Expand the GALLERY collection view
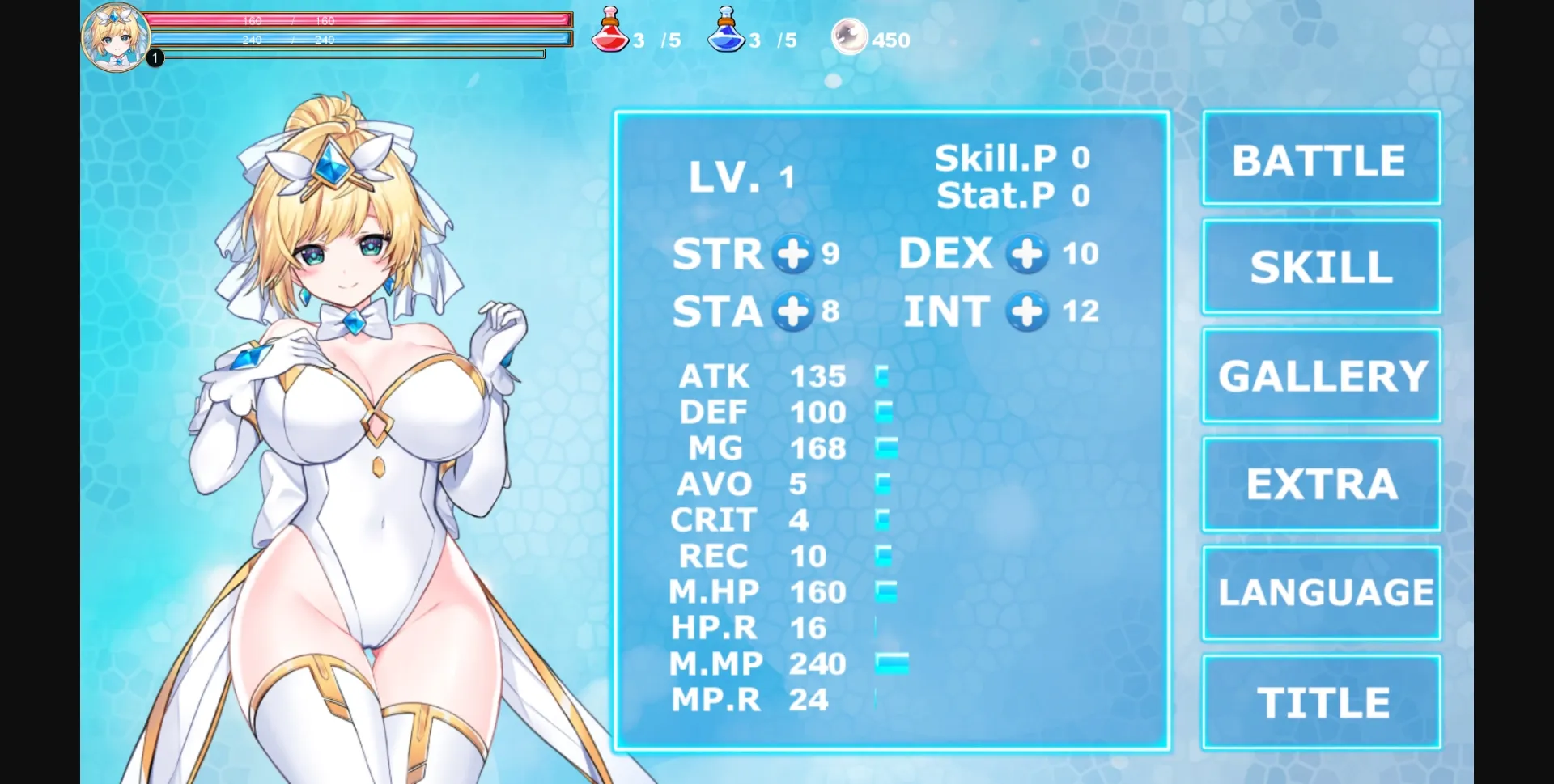The height and width of the screenshot is (784, 1554). [1320, 375]
